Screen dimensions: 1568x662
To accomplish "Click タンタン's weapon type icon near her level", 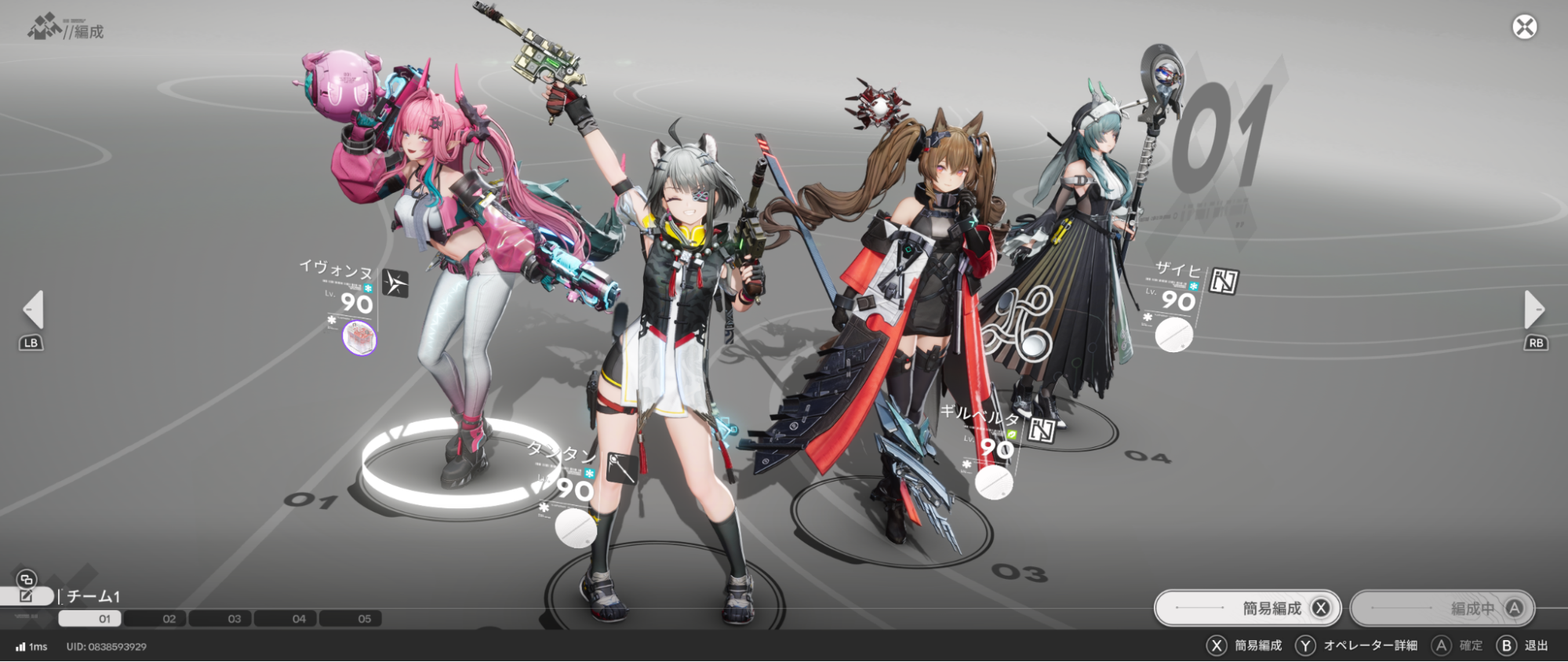I will 623,470.
